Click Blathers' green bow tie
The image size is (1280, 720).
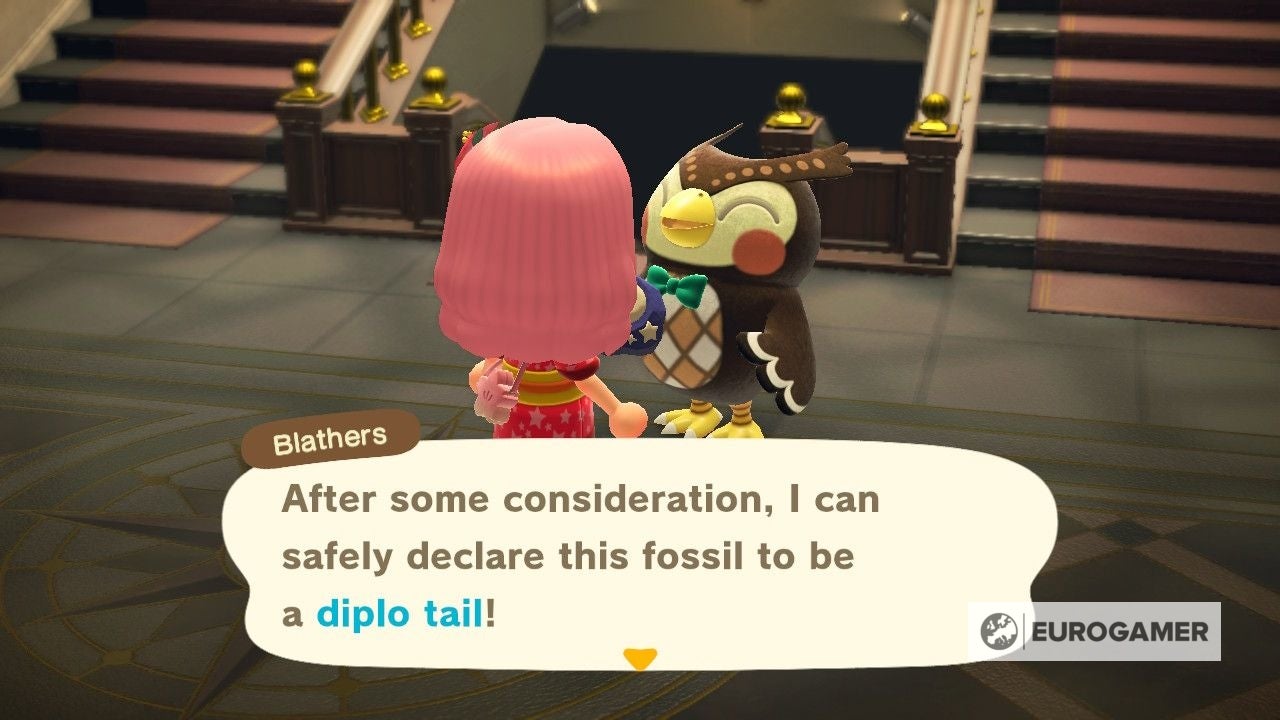690,290
